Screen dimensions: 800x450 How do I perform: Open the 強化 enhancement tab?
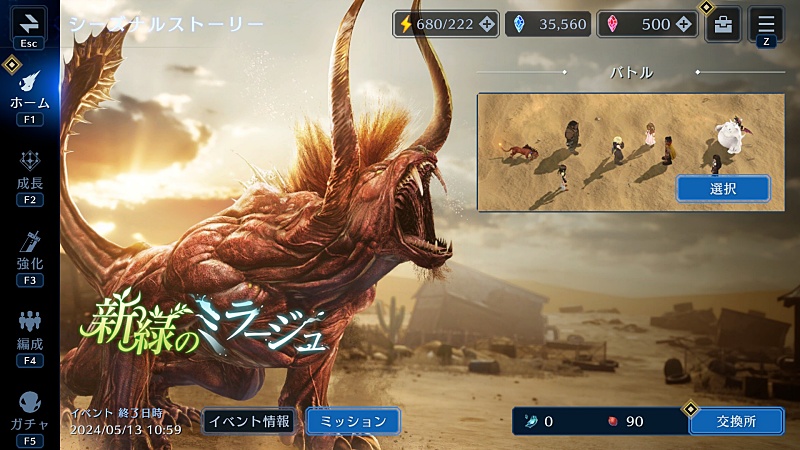tap(29, 254)
